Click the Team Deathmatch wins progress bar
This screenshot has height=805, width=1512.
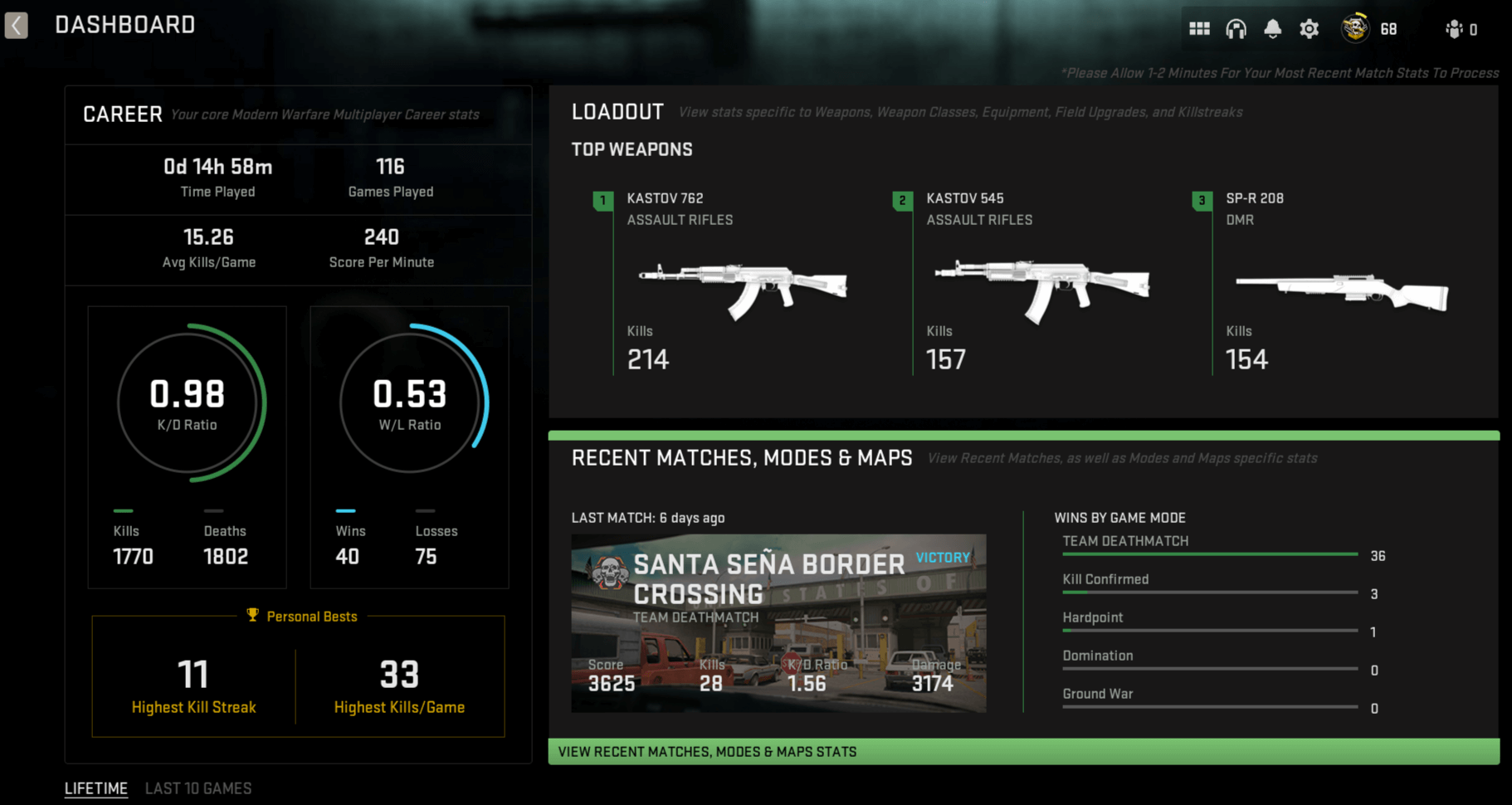click(1209, 554)
